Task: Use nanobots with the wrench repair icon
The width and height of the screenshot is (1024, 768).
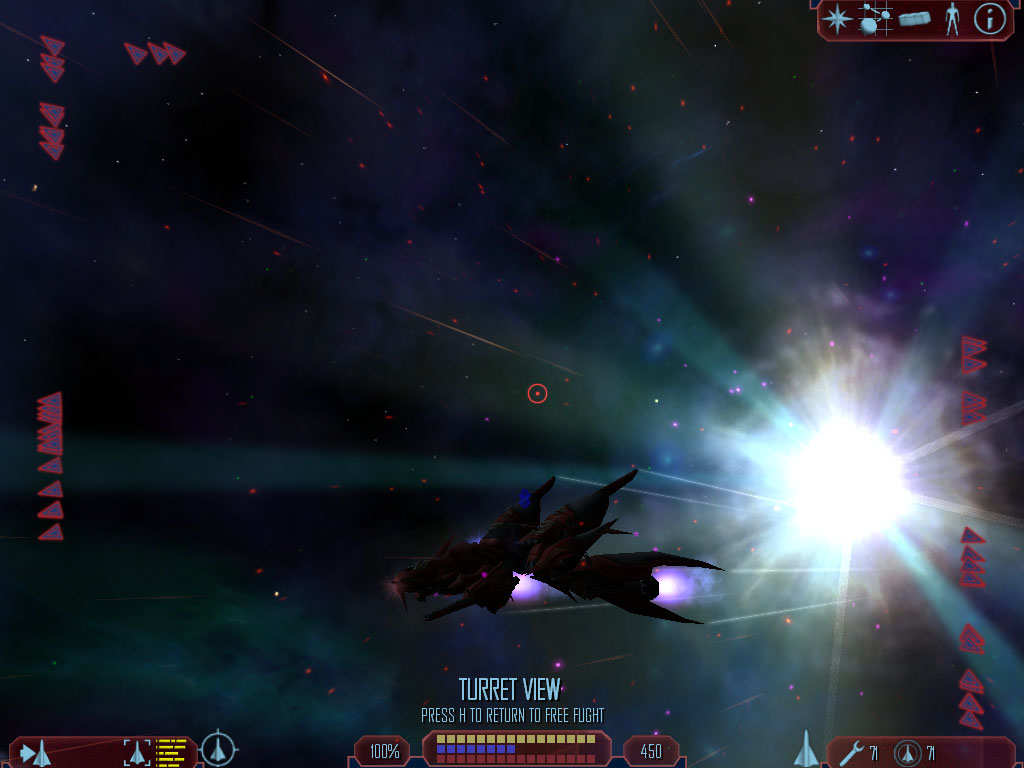Action: click(x=852, y=752)
